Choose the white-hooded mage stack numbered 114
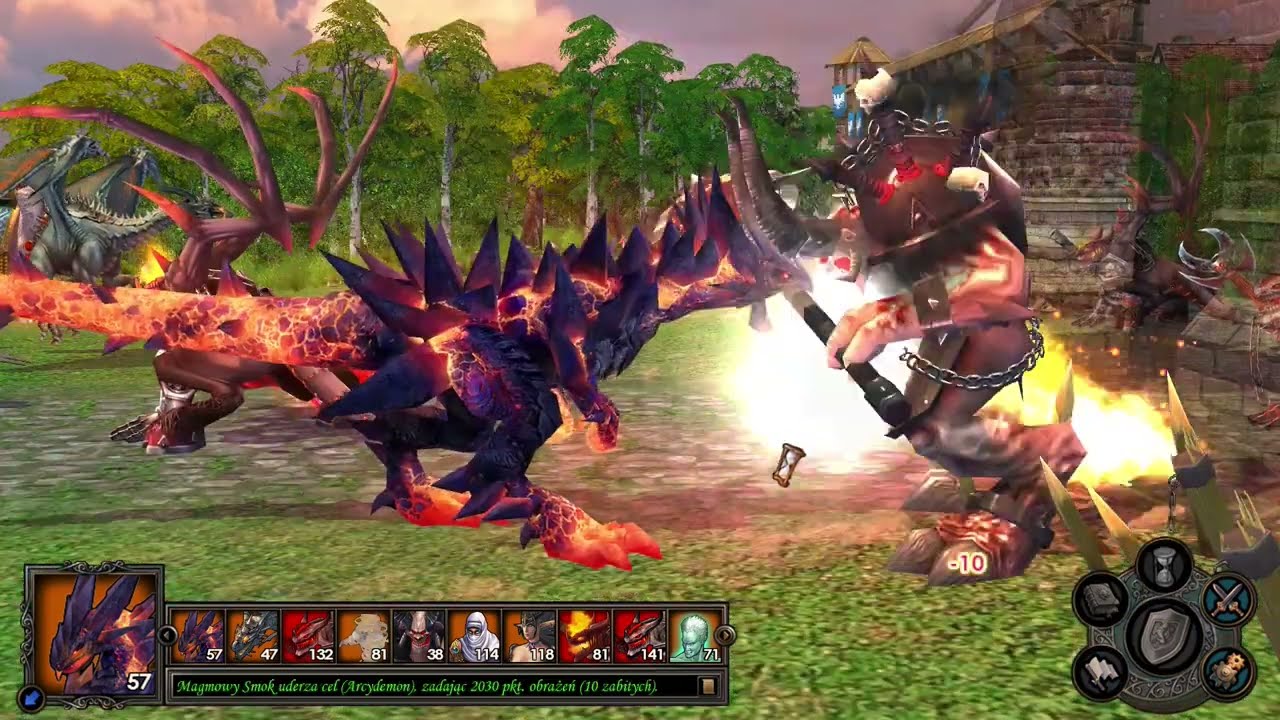The image size is (1280, 720). [474, 636]
